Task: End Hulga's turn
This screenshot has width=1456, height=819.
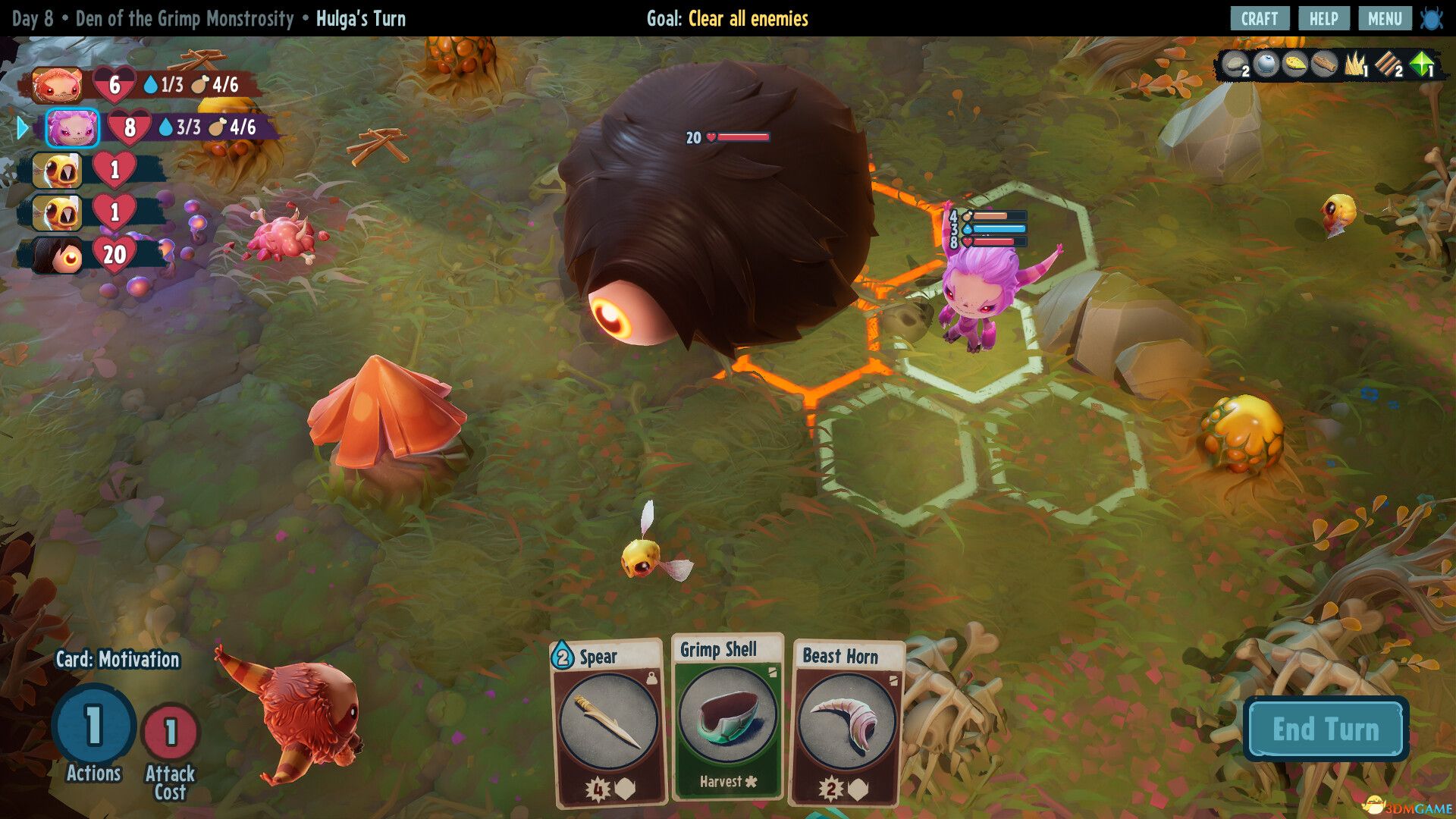Action: coord(1326,729)
